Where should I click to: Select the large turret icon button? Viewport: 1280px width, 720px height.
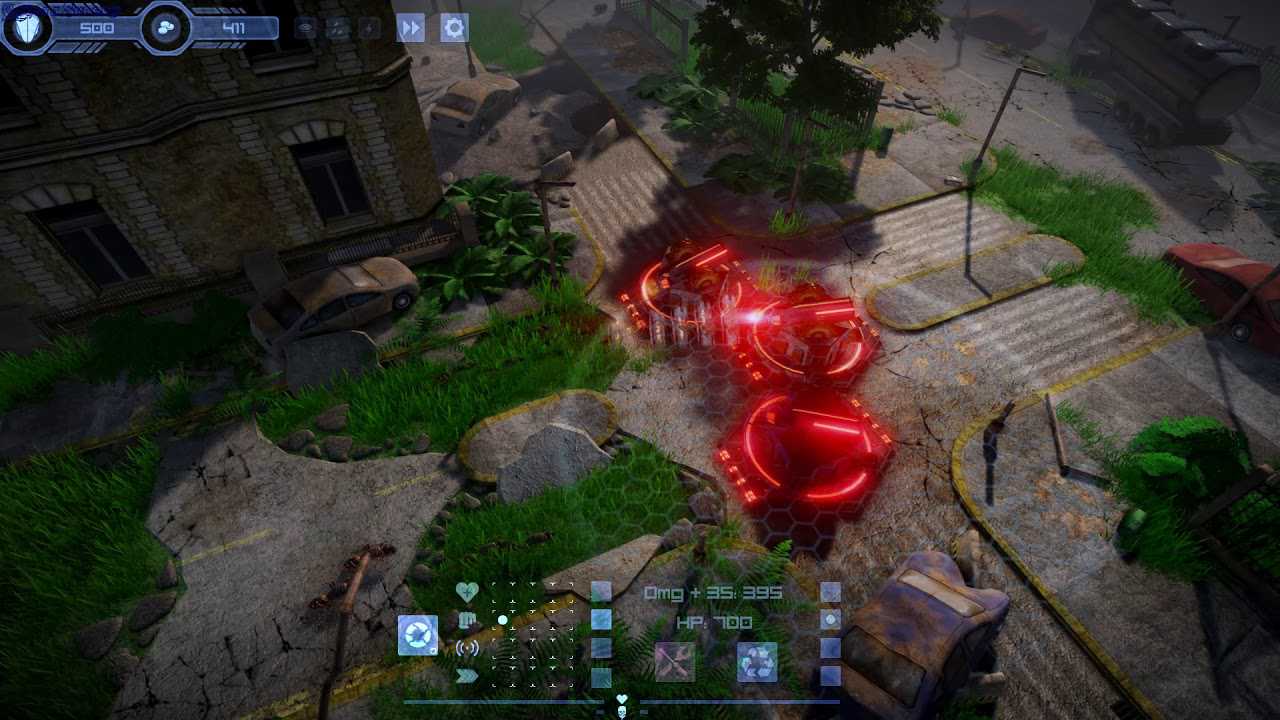point(417,635)
